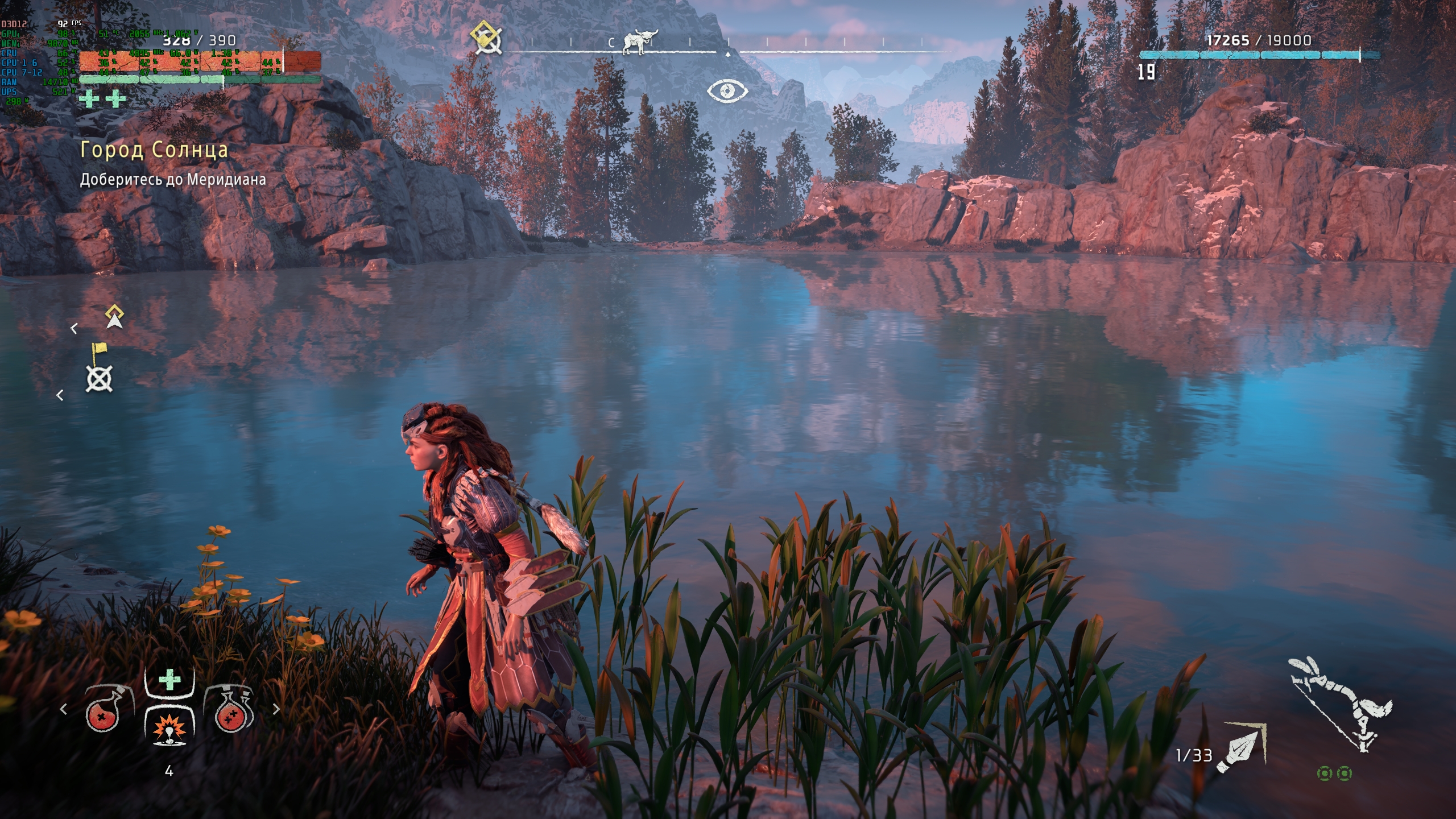Viewport: 1456px width, 819px height.
Task: Open the Город Солнца quest tracker
Action: [x=154, y=150]
